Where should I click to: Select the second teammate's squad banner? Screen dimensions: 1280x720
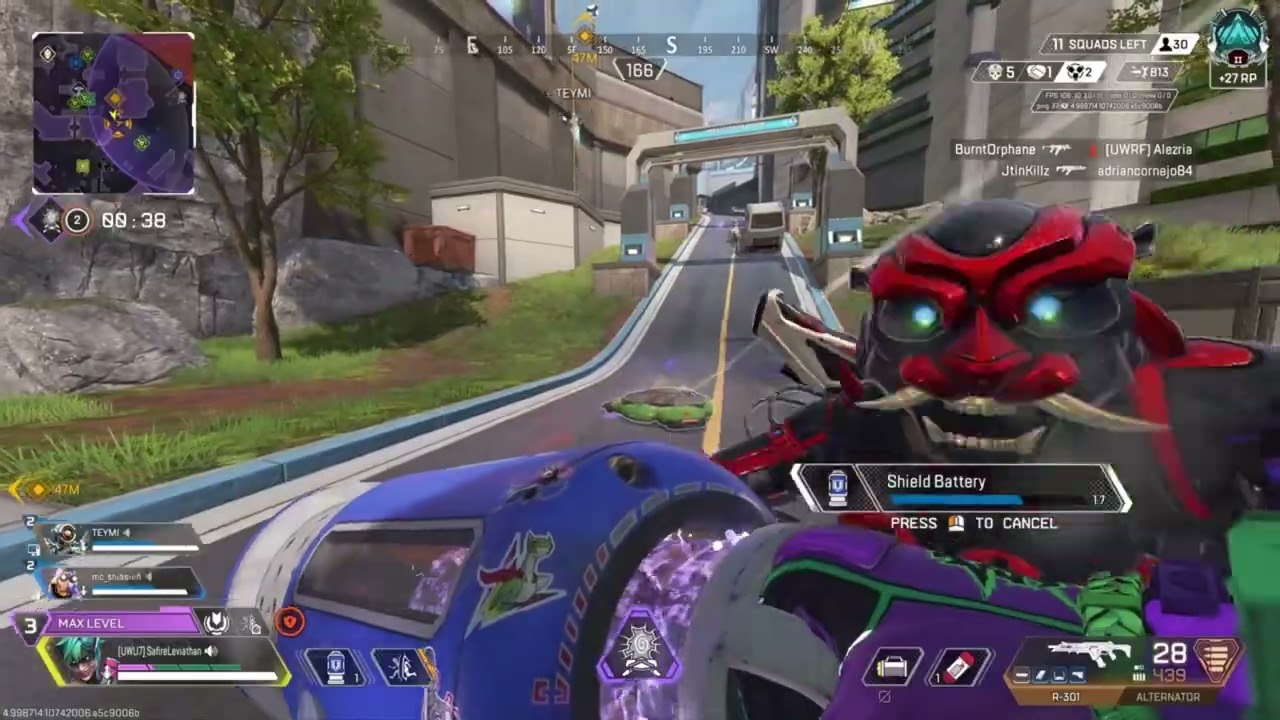pyautogui.click(x=120, y=581)
